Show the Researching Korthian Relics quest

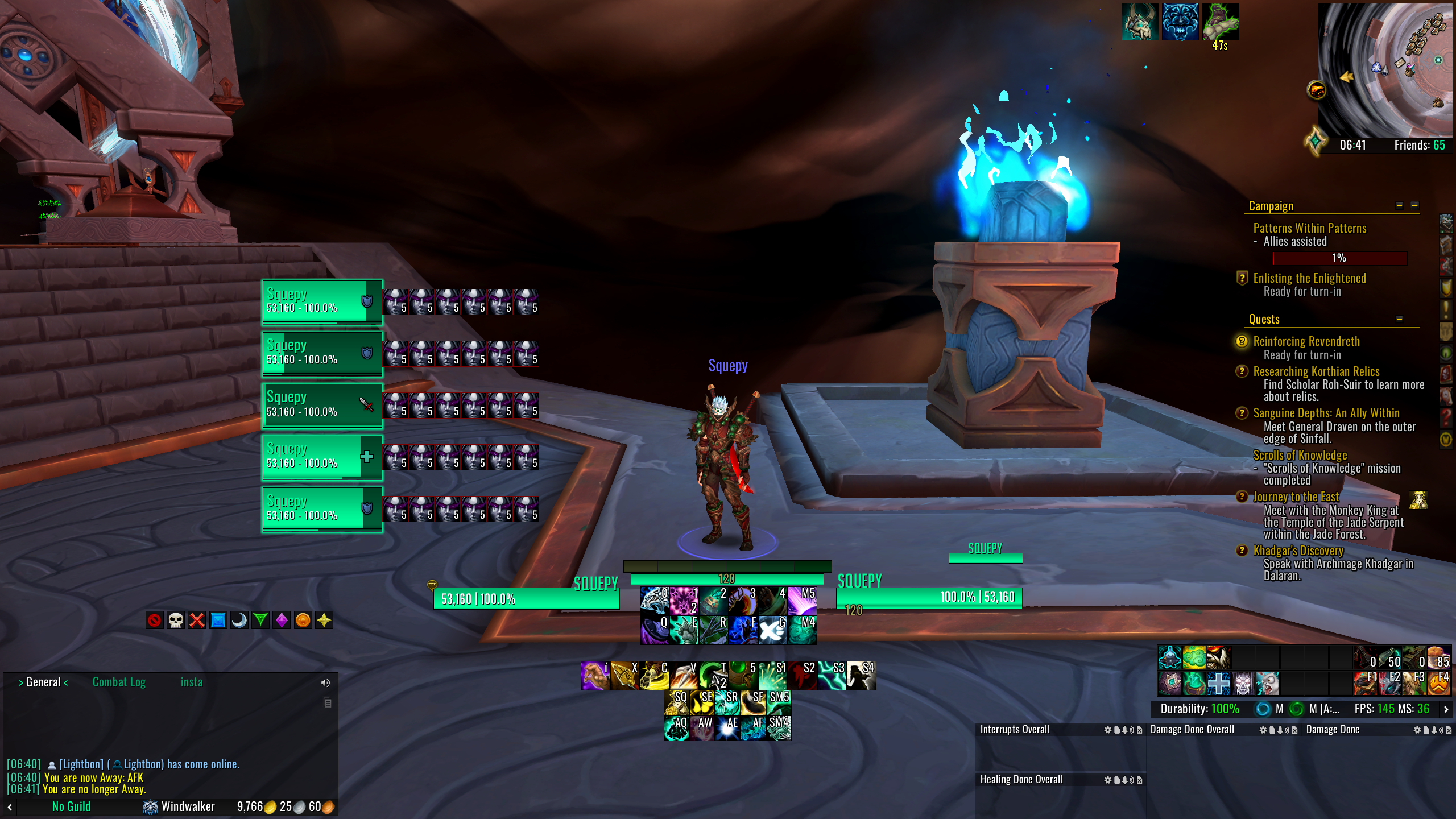click(x=1316, y=371)
